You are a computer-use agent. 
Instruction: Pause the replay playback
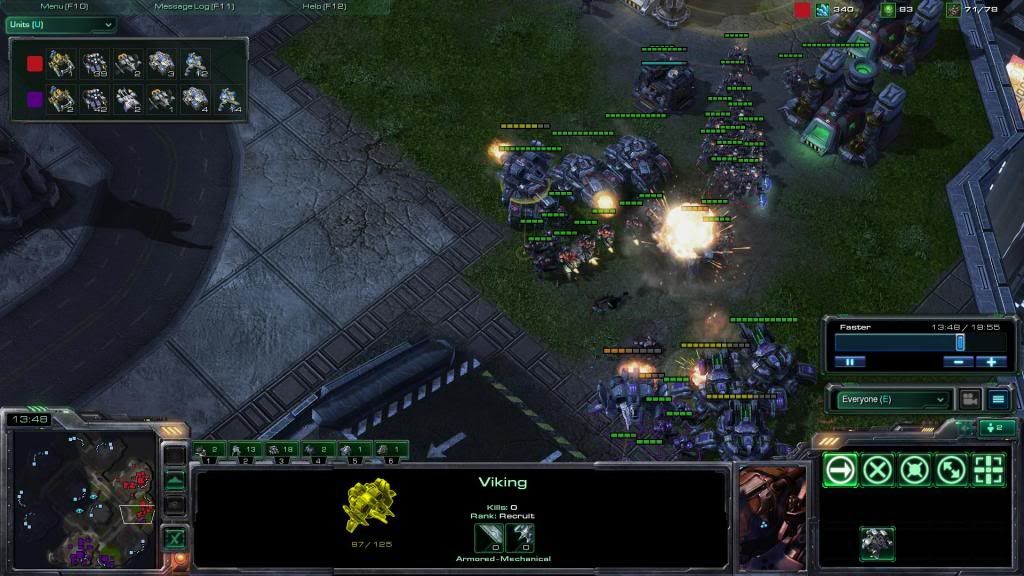849,362
